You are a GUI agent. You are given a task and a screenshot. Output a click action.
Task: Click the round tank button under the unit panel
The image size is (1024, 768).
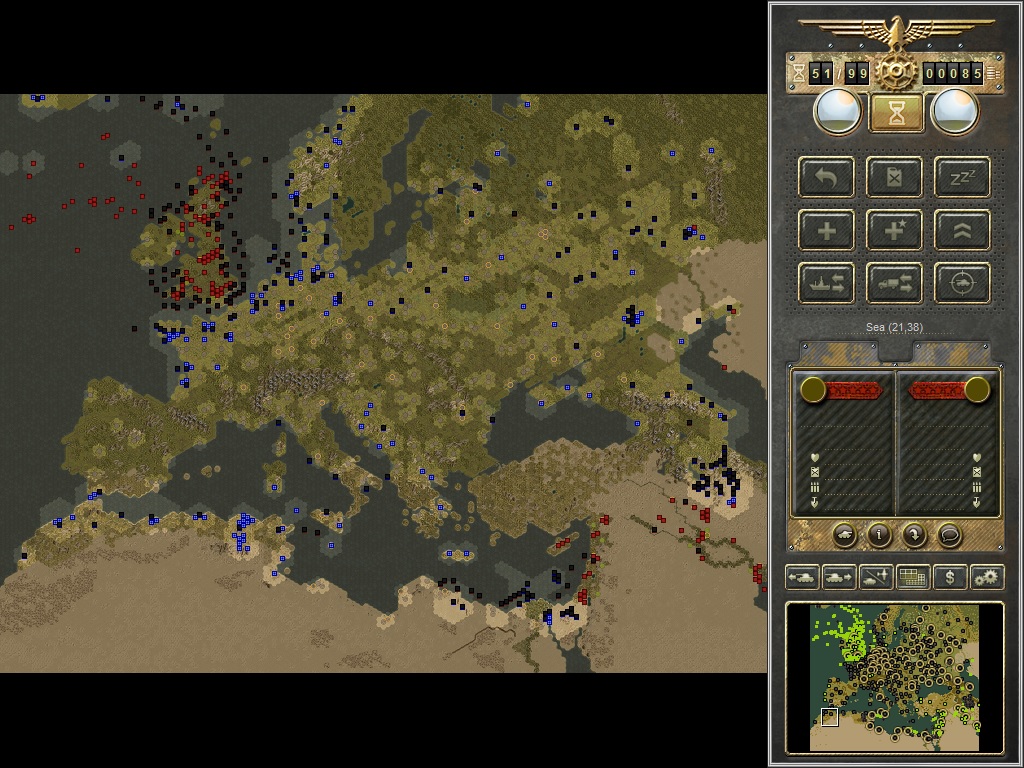click(844, 535)
